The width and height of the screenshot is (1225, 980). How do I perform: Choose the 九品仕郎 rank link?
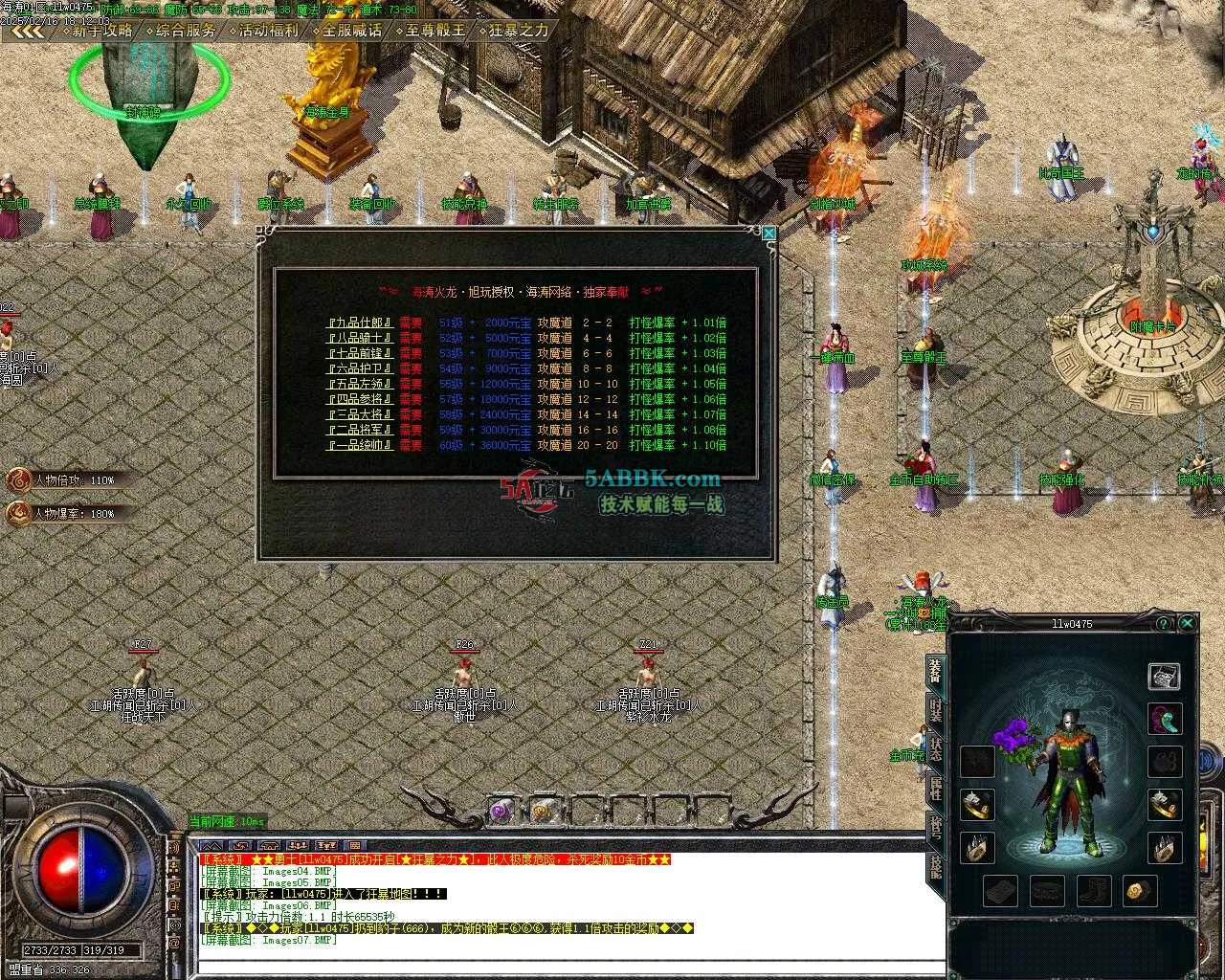point(360,323)
